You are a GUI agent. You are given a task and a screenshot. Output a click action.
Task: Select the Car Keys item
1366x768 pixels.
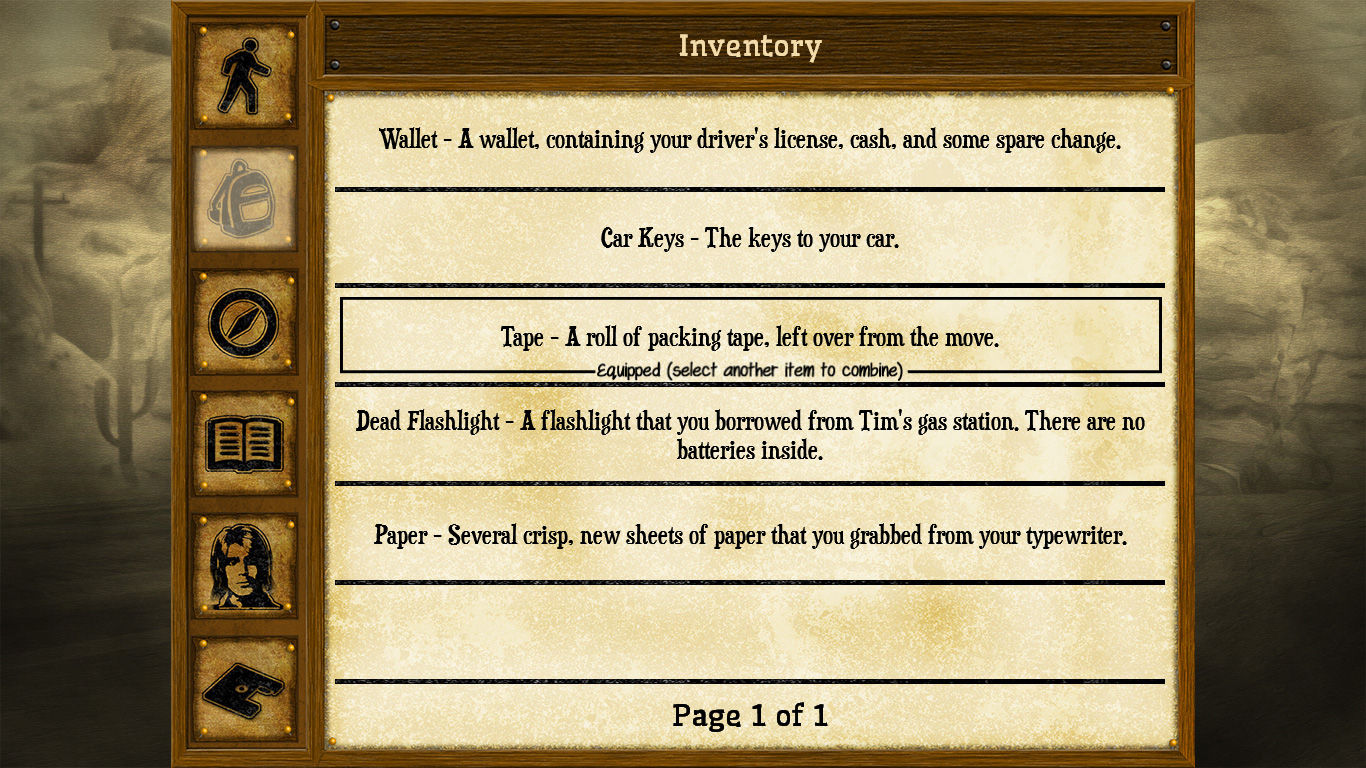pyautogui.click(x=750, y=239)
